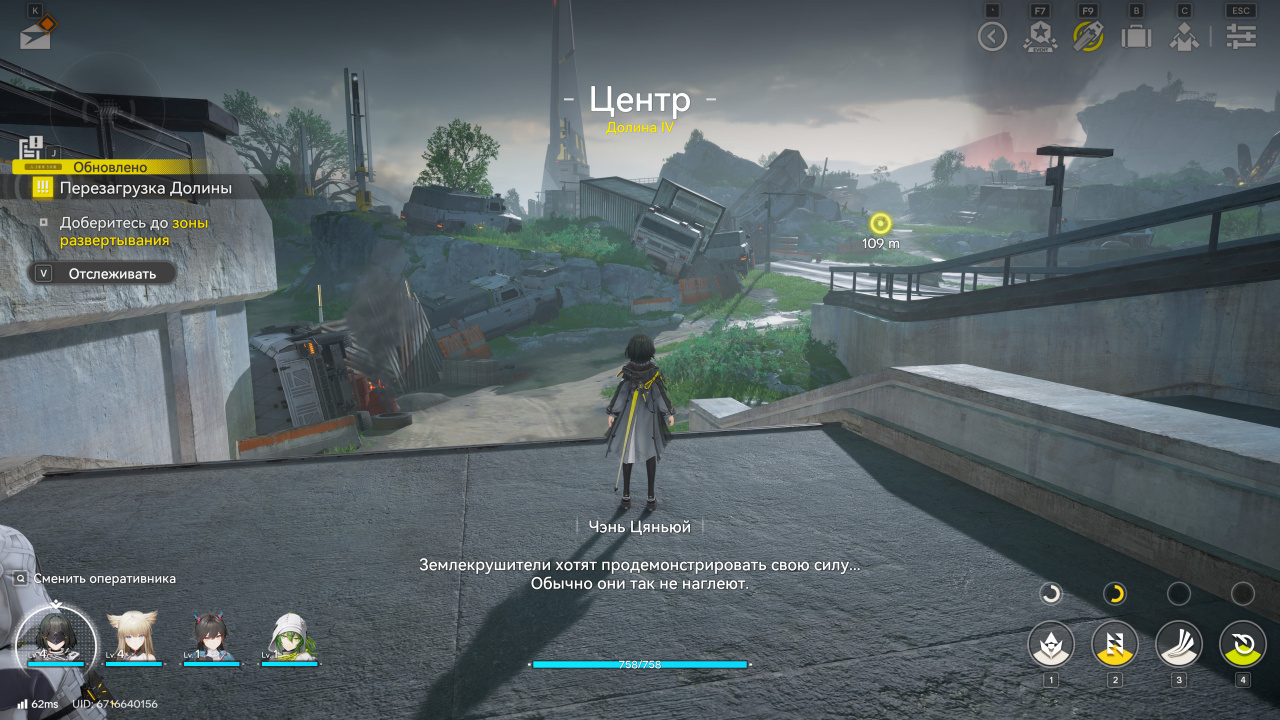Image resolution: width=1280 pixels, height=720 pixels.
Task: Choose the green-haired hooded operator portrait
Action: click(290, 636)
